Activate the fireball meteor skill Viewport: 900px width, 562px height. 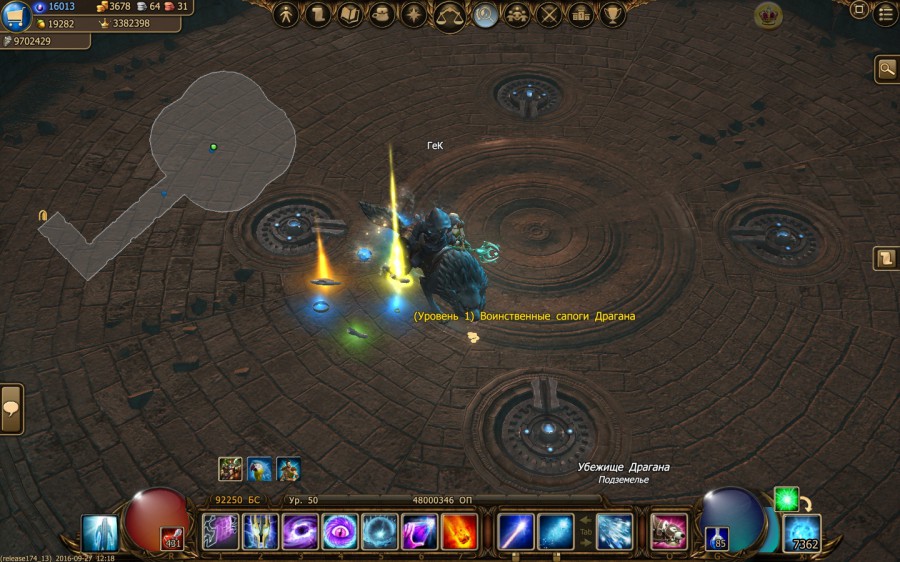[x=459, y=531]
